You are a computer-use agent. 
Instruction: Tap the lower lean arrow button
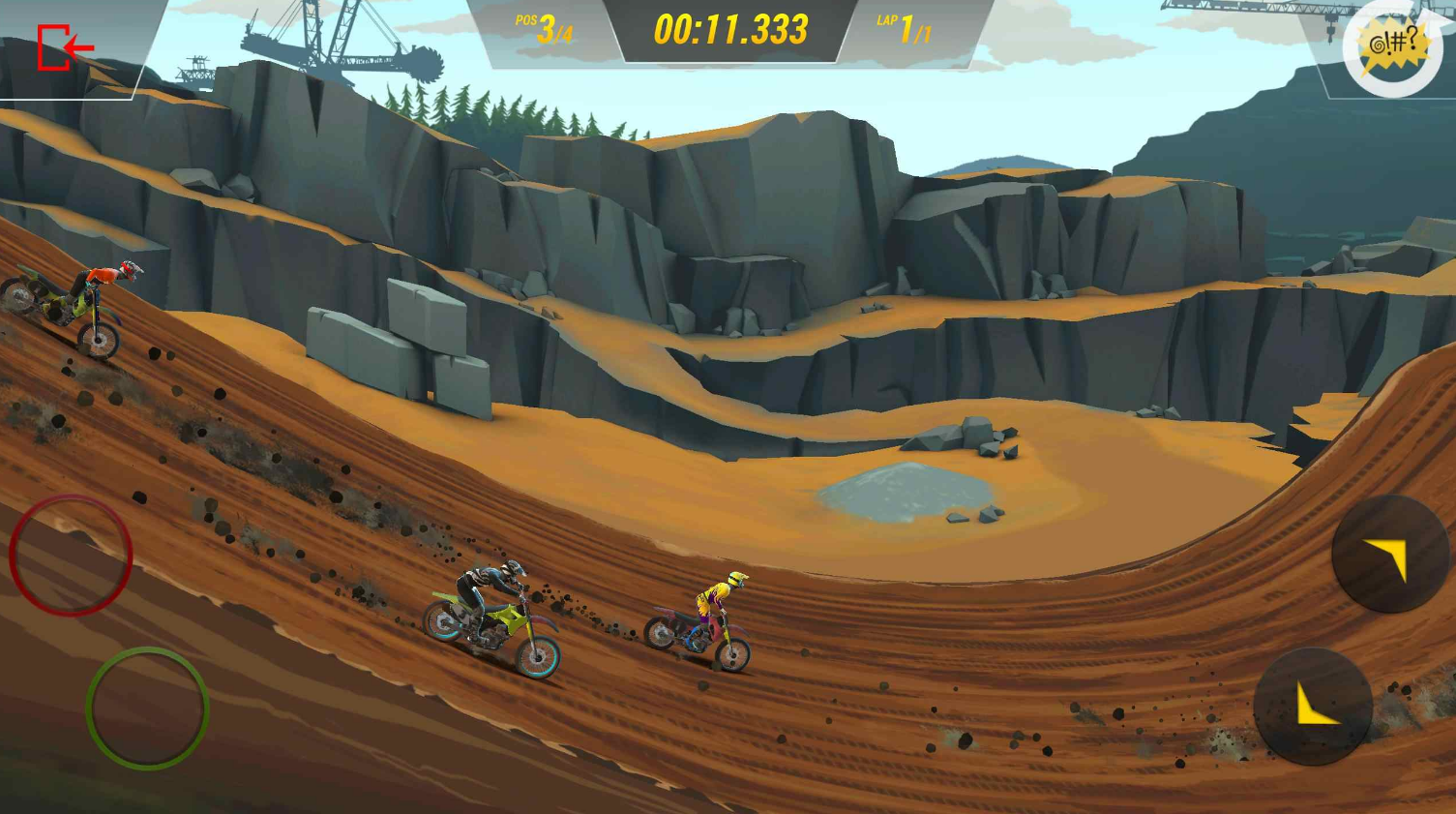click(1312, 707)
